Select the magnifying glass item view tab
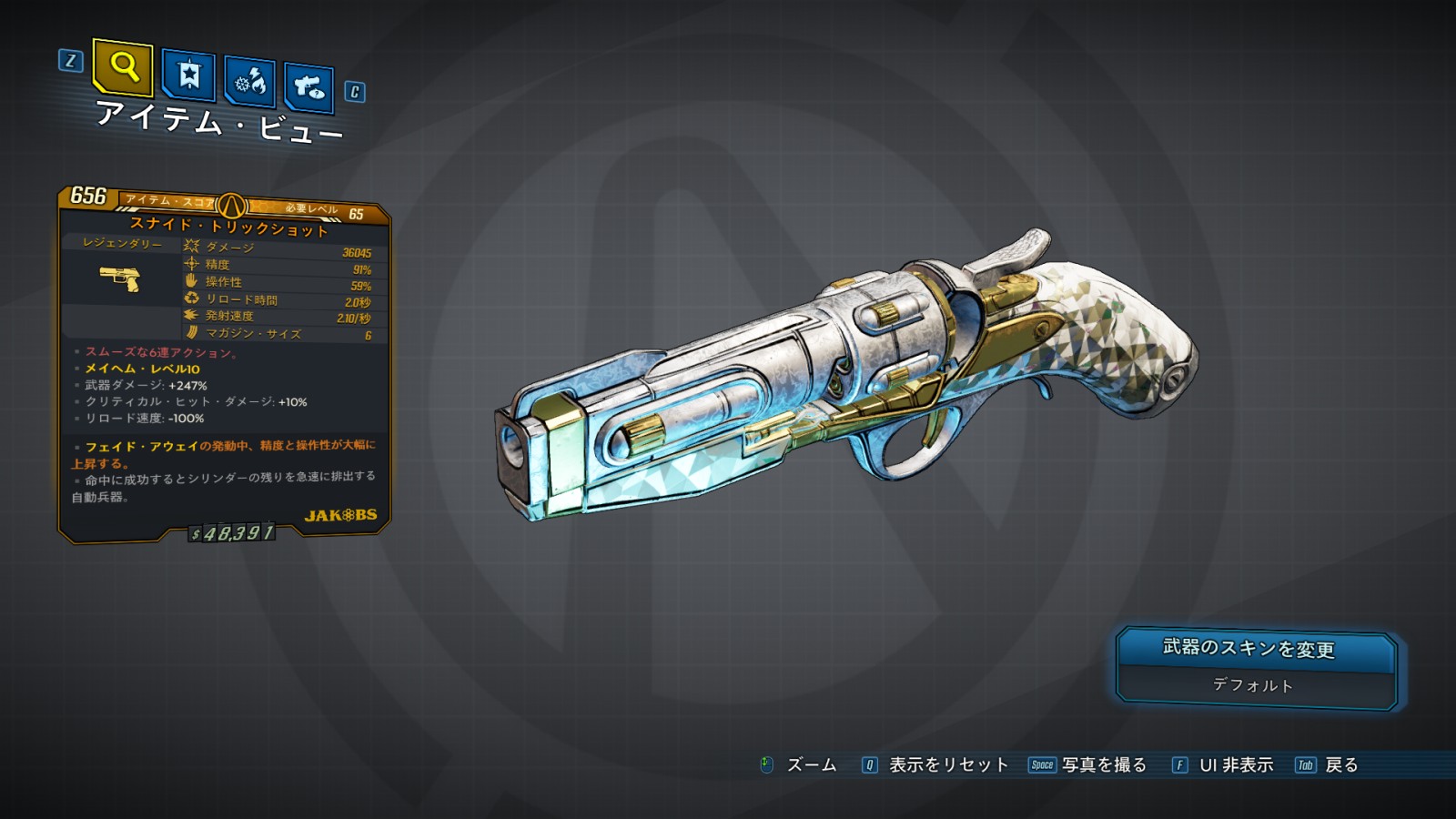This screenshot has width=1456, height=819. [x=123, y=67]
